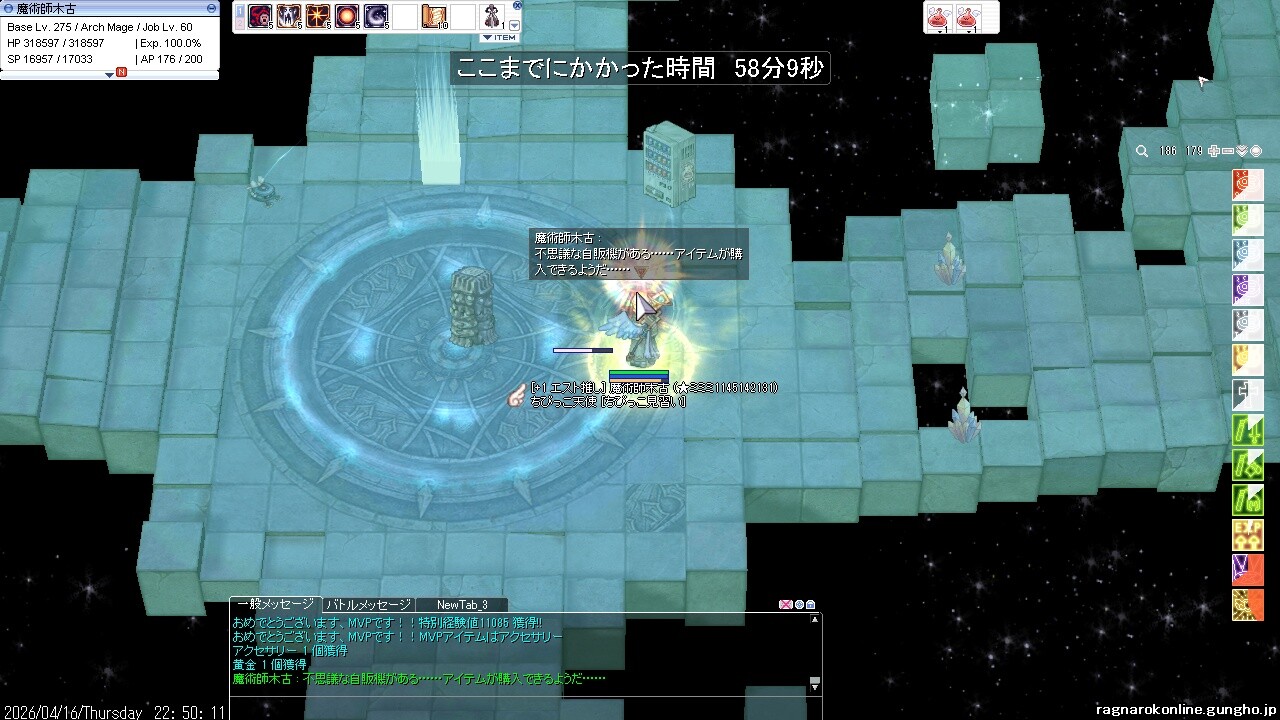Expand the character status window arrow
The height and width of the screenshot is (720, 1280).
(x=109, y=74)
